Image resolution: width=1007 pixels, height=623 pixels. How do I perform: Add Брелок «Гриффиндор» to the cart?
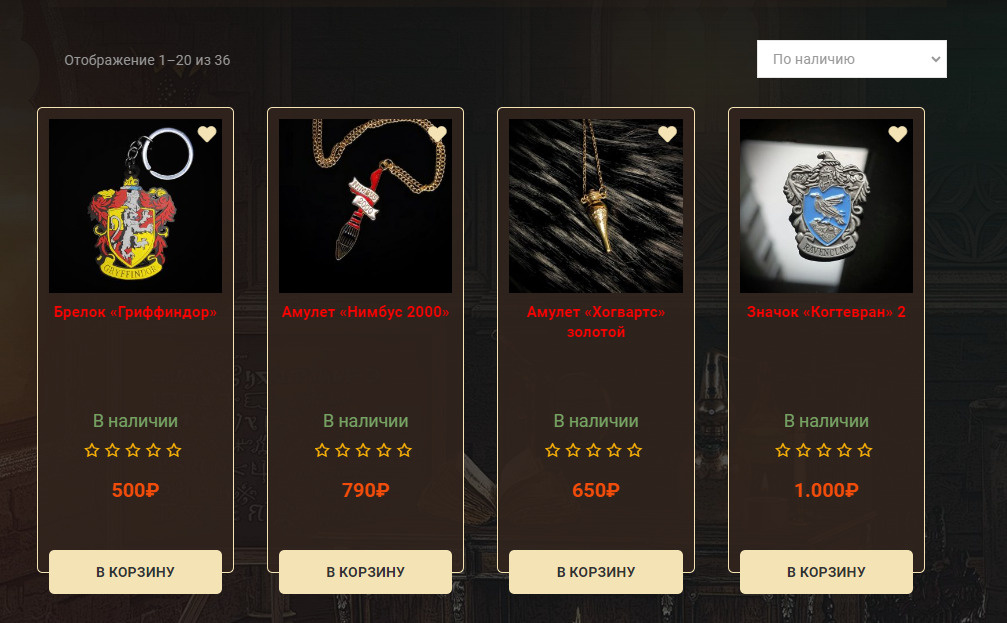[x=135, y=572]
